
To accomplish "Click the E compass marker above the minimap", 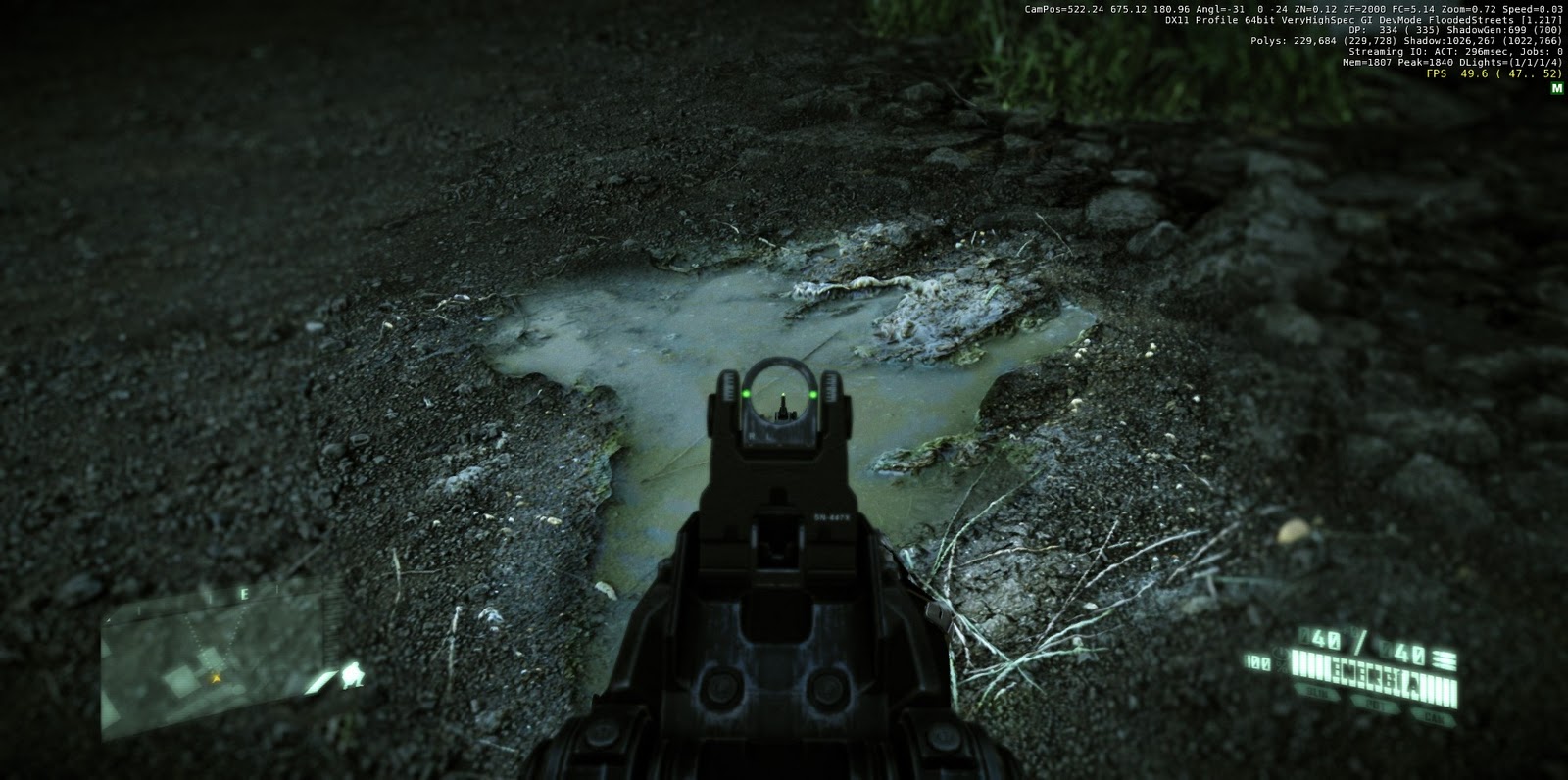I will [x=244, y=593].
